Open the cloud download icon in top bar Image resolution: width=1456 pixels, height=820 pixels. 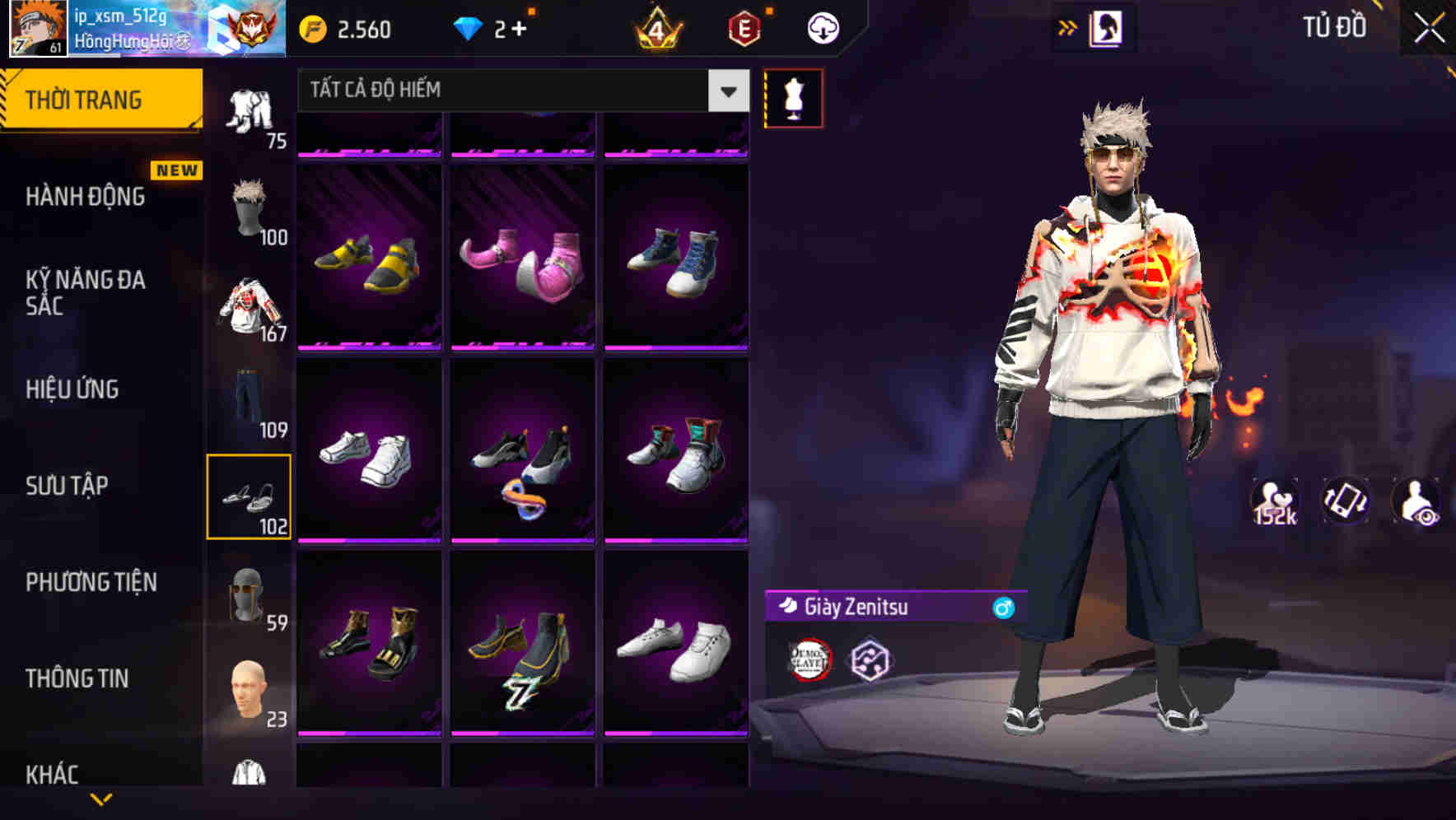click(x=822, y=27)
